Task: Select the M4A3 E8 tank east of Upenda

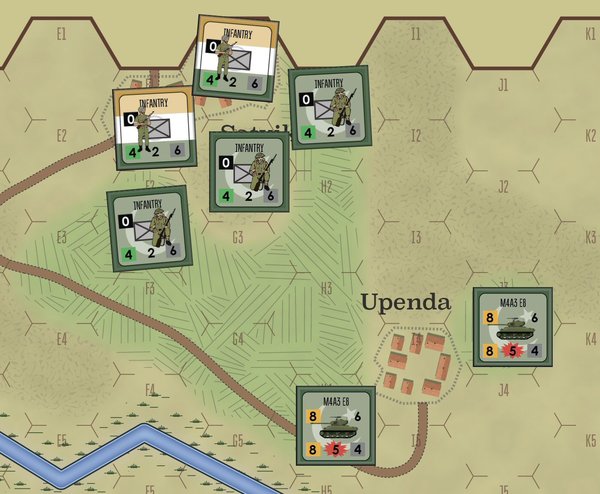Action: pos(512,327)
